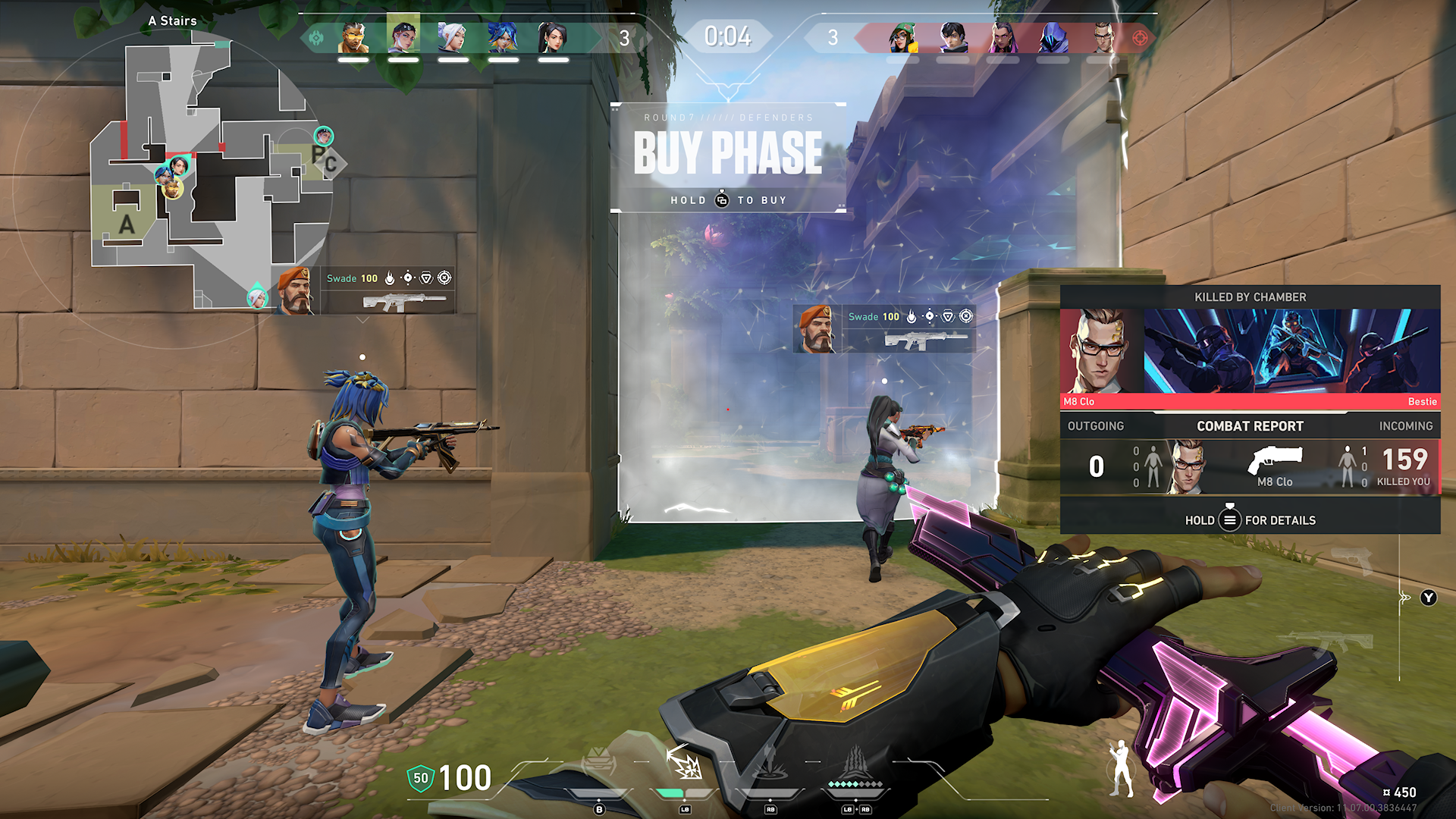The image size is (1456, 819).
Task: Select enemy Killjoy's portrait with green beanie
Action: (902, 36)
